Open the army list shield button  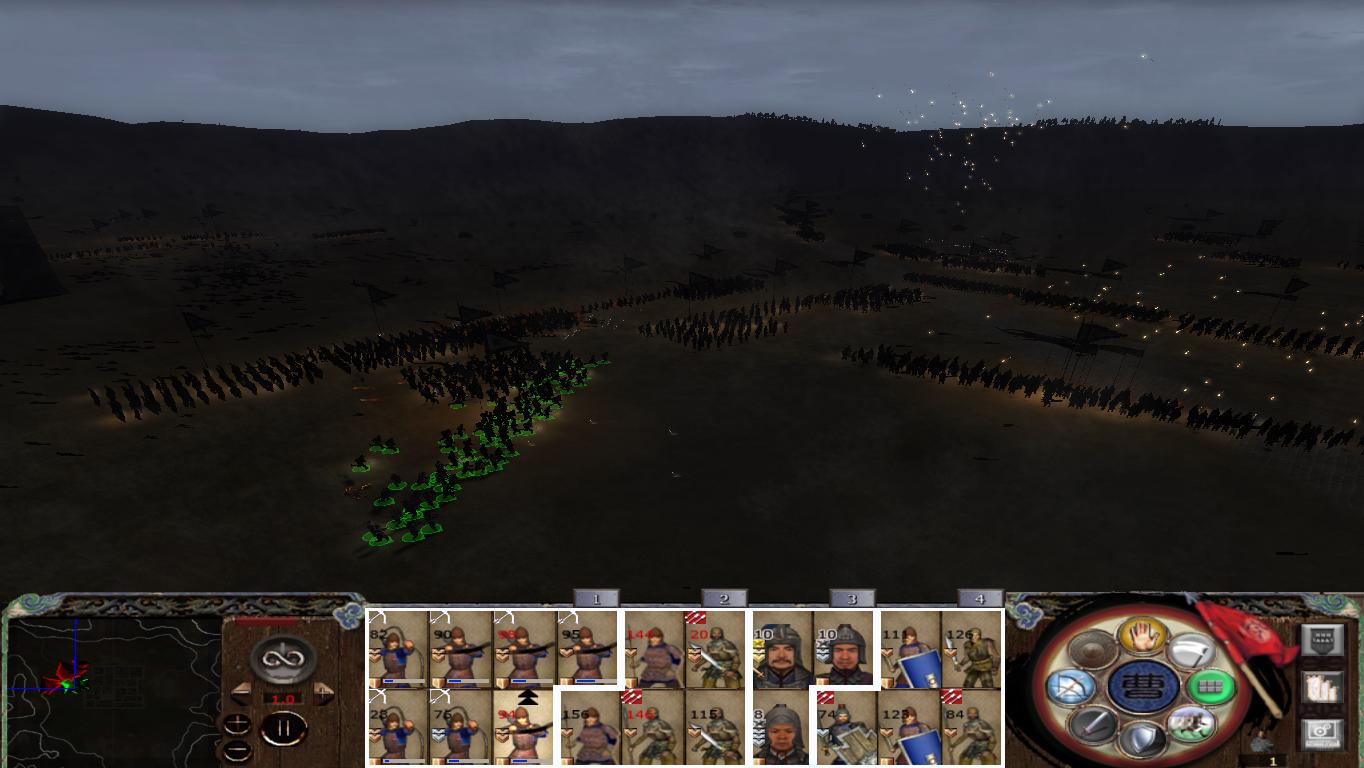point(1322,639)
